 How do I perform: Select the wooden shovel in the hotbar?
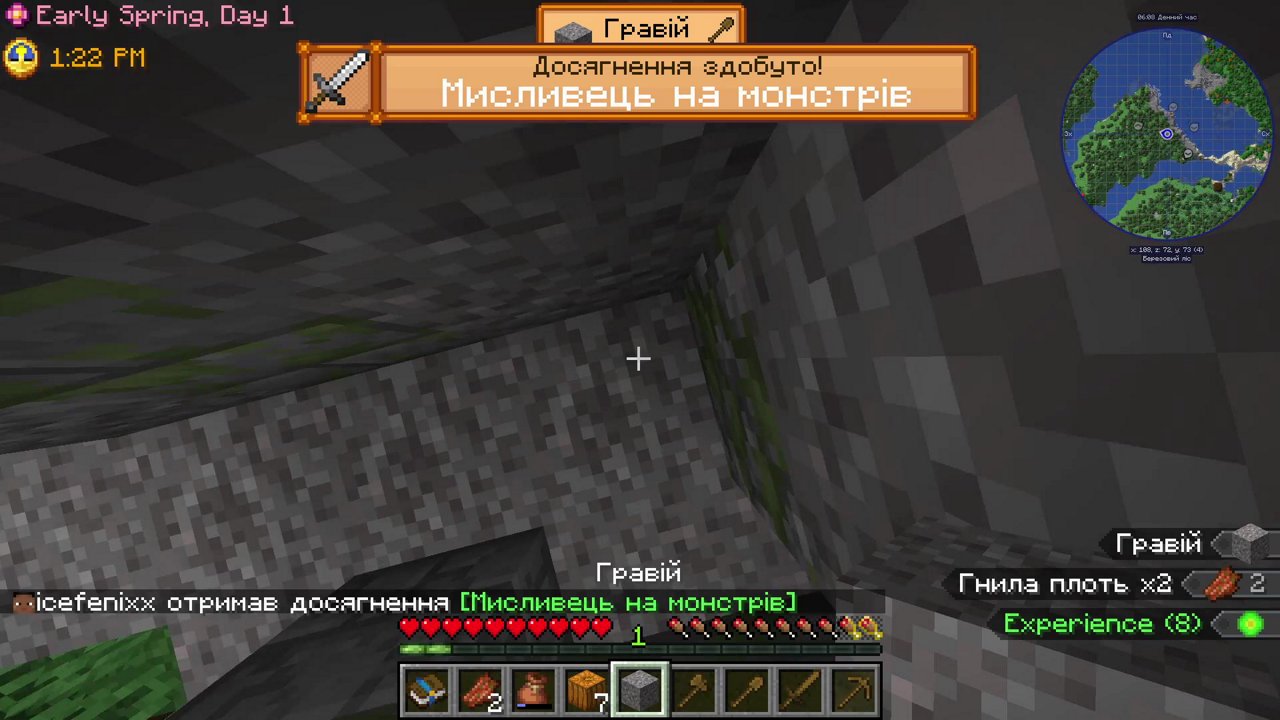(748, 688)
